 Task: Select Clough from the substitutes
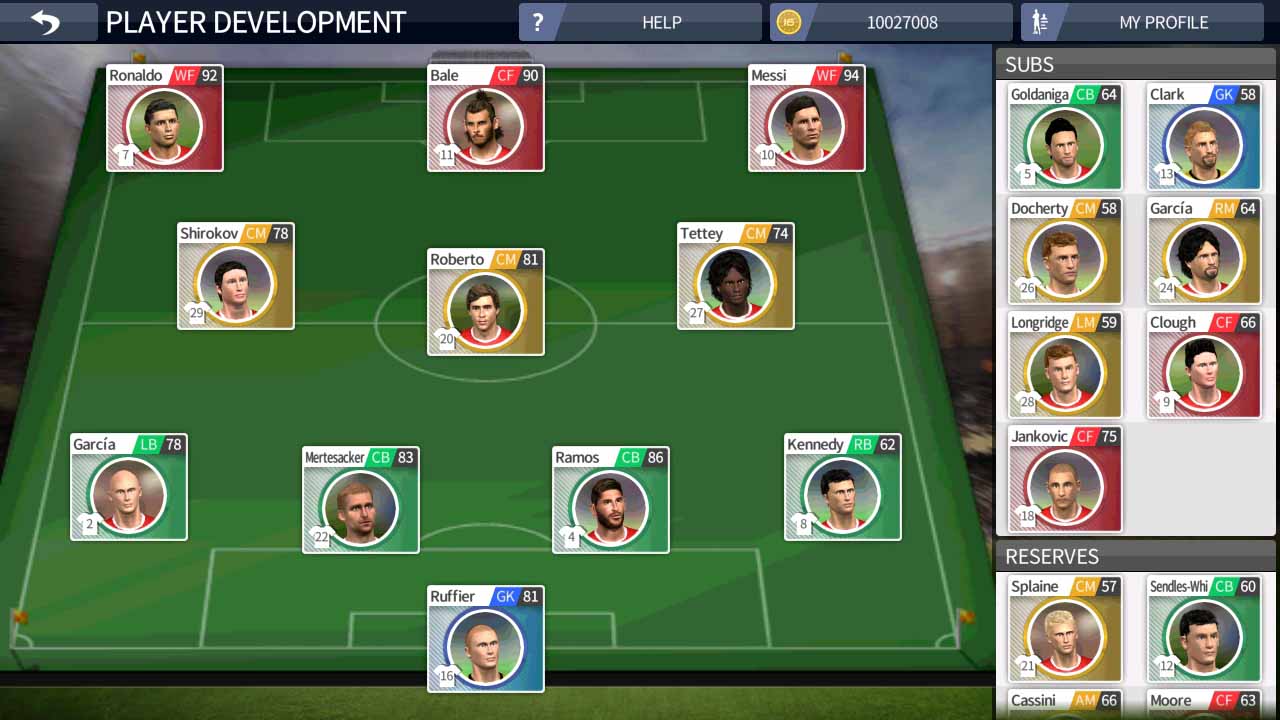[1204, 365]
